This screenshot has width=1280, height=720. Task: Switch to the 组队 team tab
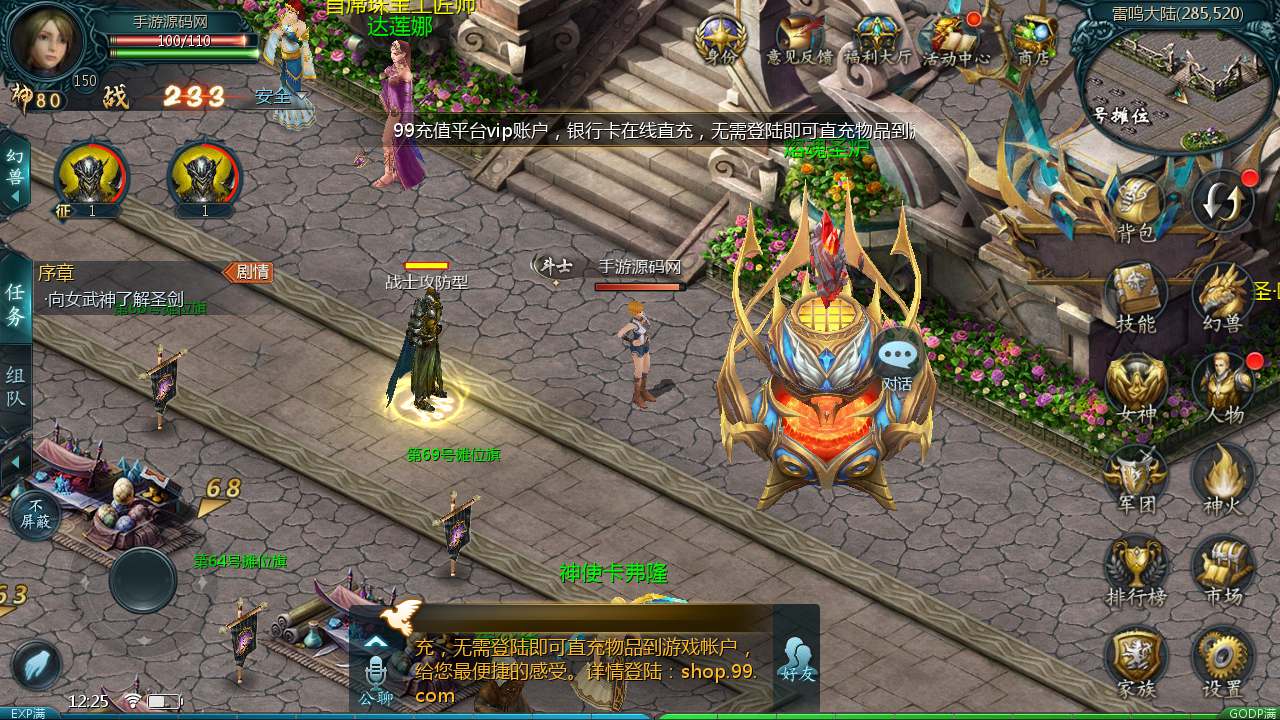tap(16, 388)
